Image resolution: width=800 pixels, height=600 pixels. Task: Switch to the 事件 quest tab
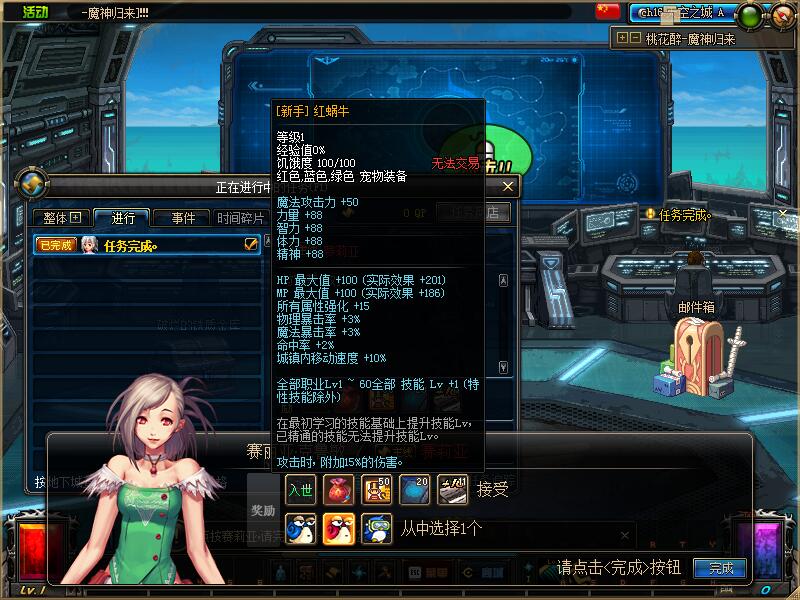pyautogui.click(x=183, y=218)
